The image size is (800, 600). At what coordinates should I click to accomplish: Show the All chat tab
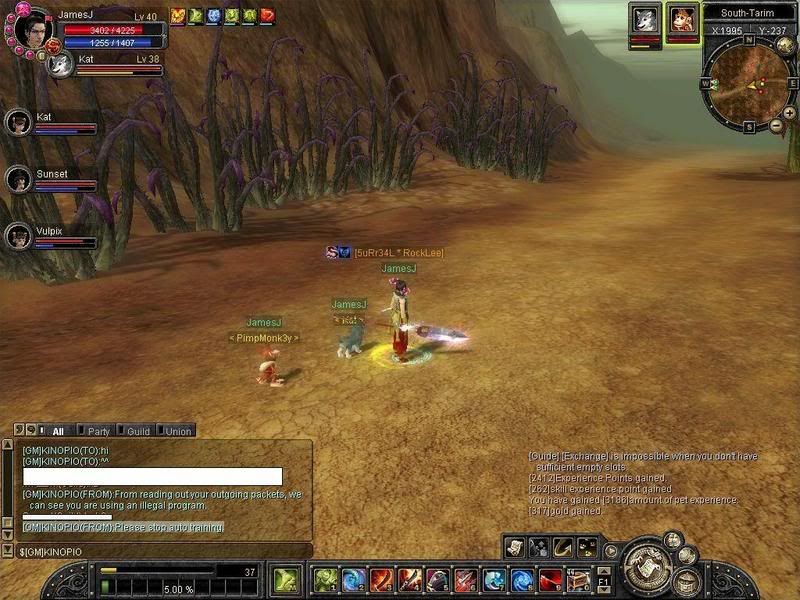(57, 431)
